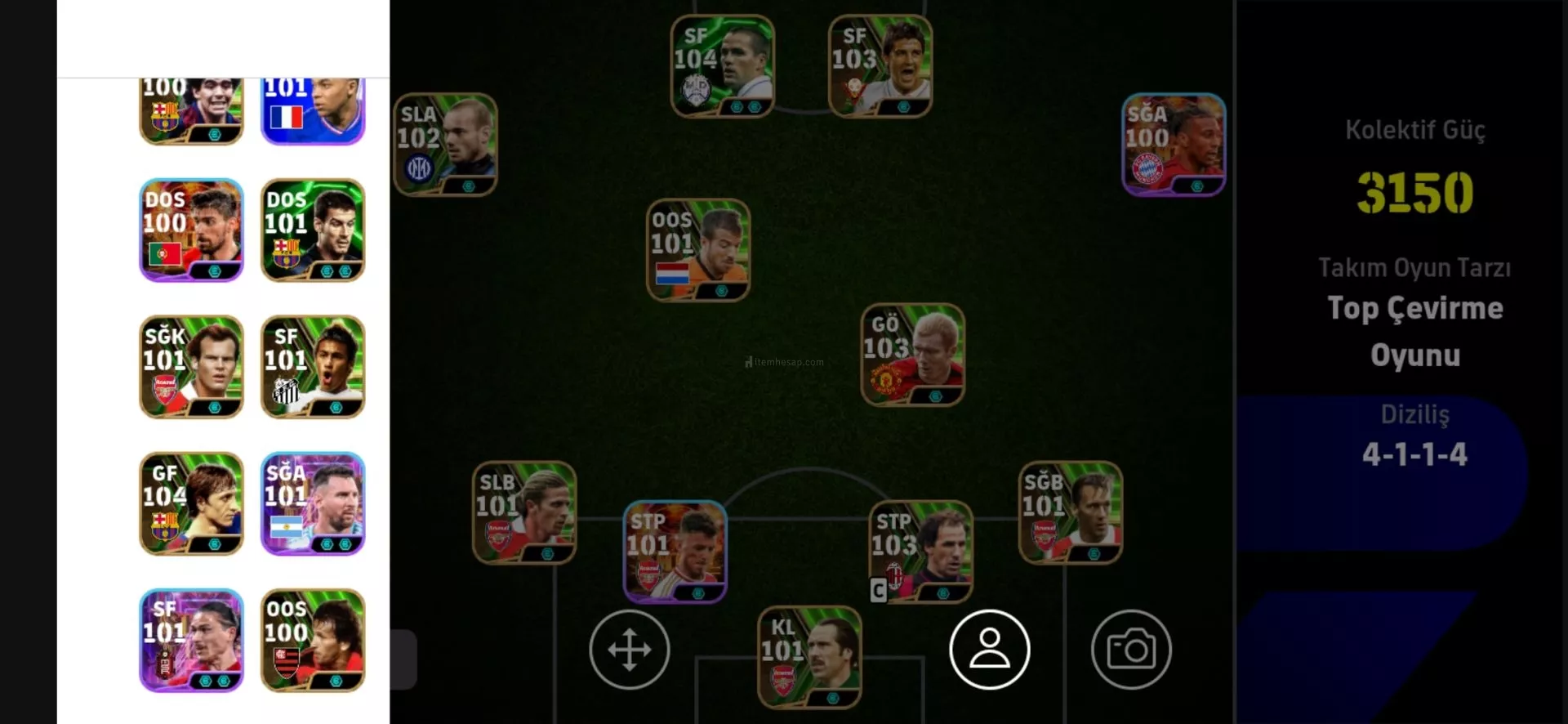Screen dimensions: 1568x724
Task: Select the KL 101 goalkeeper card
Action: pyautogui.click(x=808, y=657)
